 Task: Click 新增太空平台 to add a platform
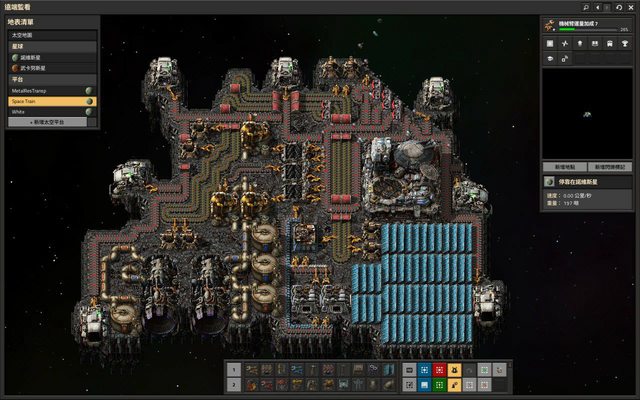tap(52, 122)
